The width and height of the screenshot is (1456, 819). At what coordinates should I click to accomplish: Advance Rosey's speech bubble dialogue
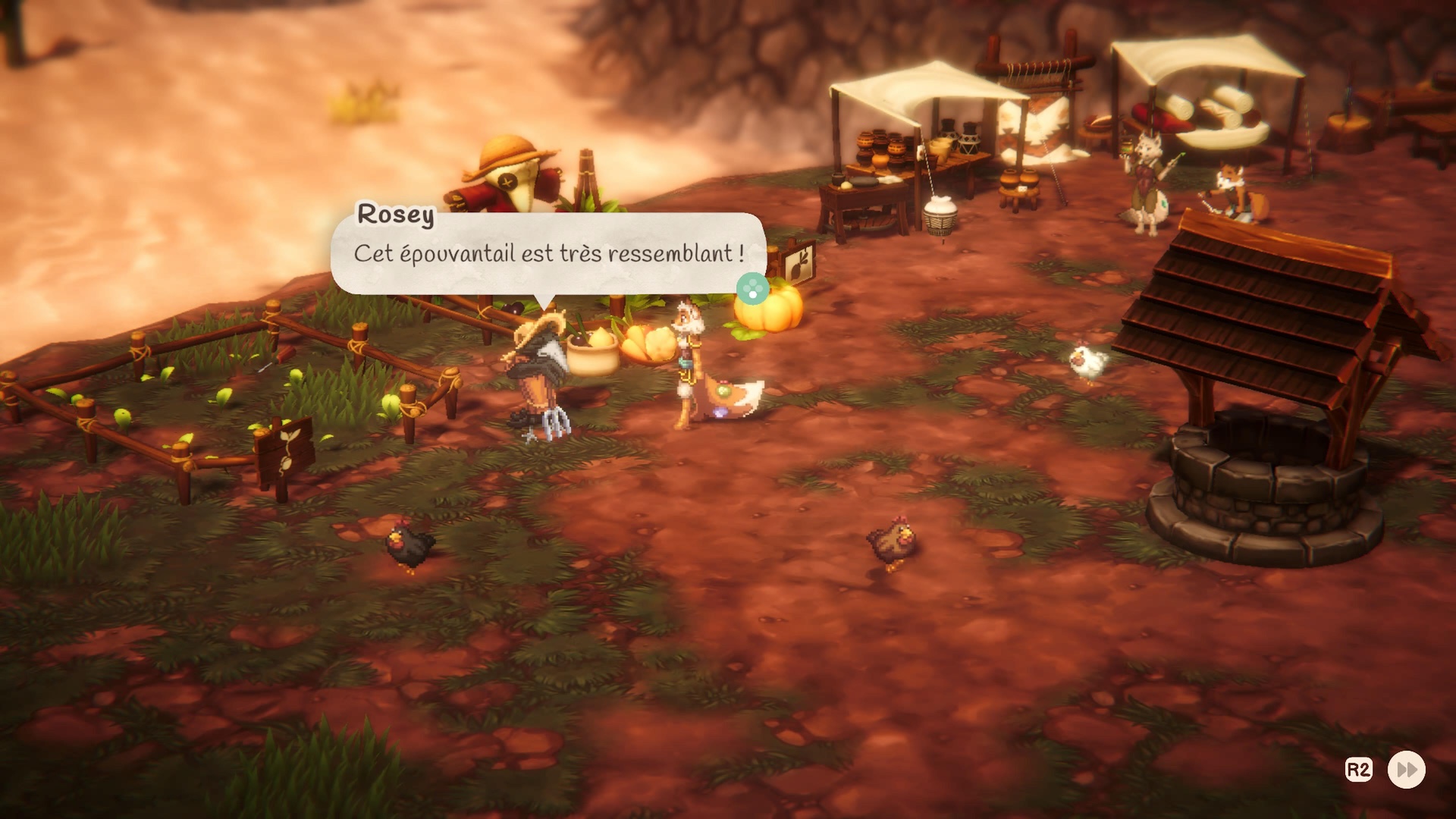pyautogui.click(x=752, y=289)
